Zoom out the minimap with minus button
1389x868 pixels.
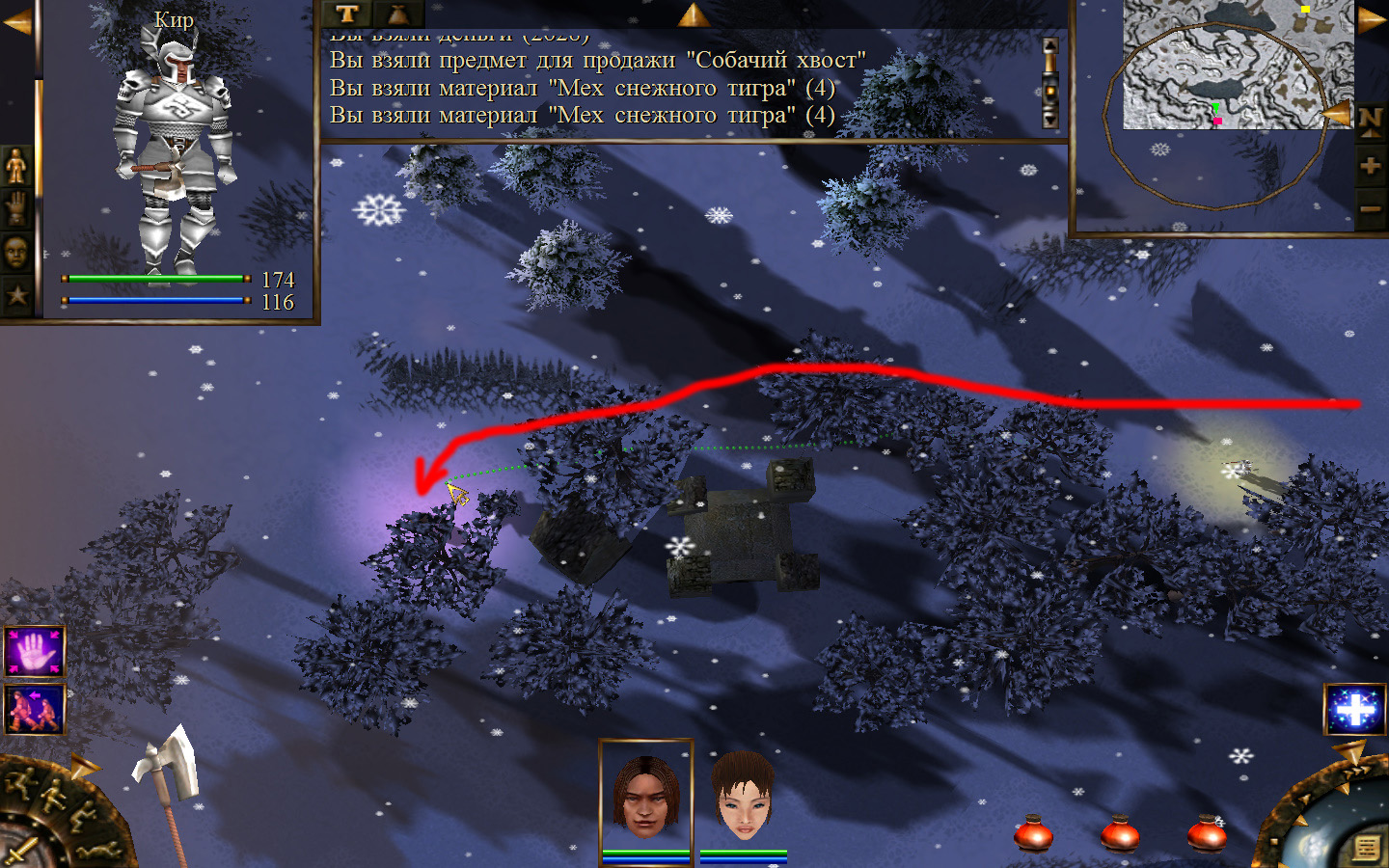pyautogui.click(x=1371, y=208)
